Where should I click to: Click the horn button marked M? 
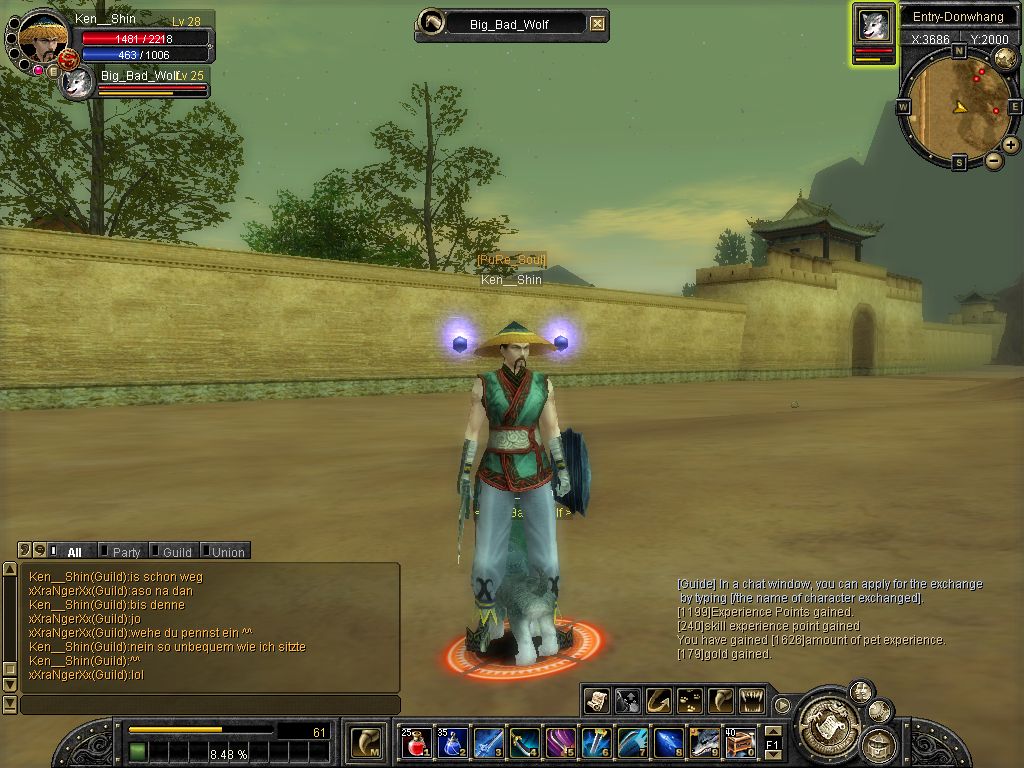(366, 743)
